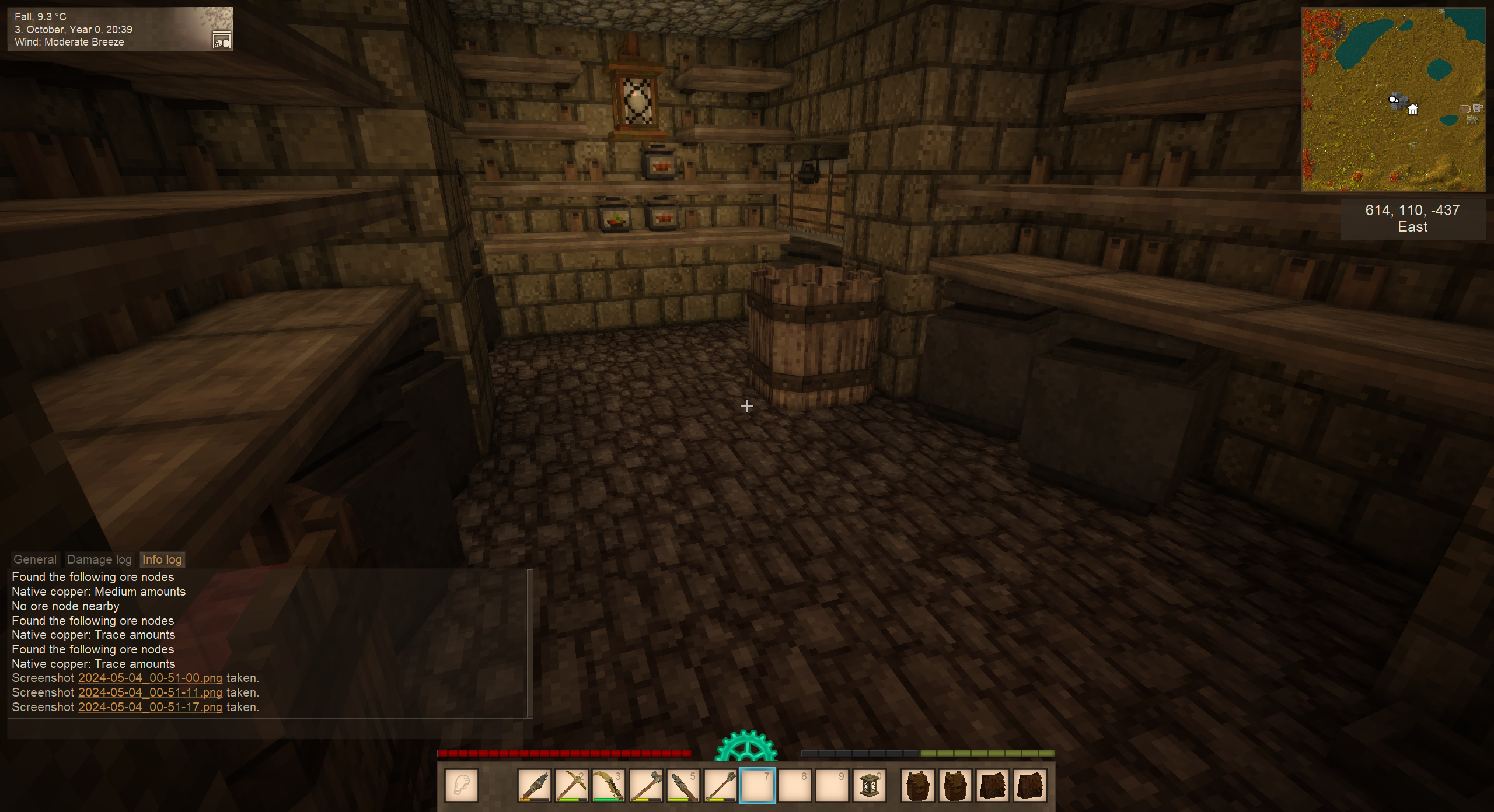Choose the tool in hotbar slot 5
Image resolution: width=1494 pixels, height=812 pixels.
pos(683,786)
